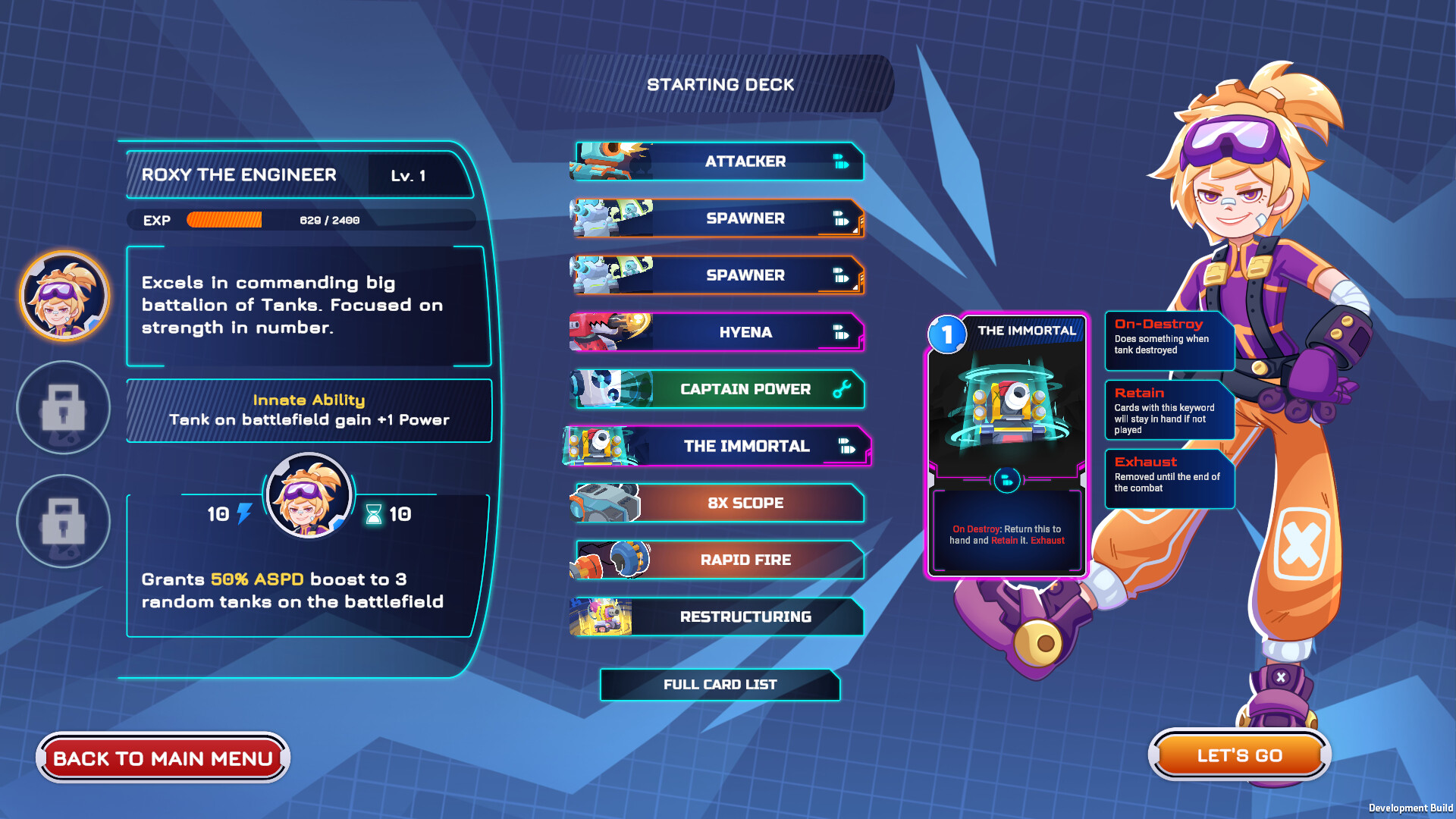Expand the On-Destroy keyword panel
1456x819 pixels.
(1169, 340)
